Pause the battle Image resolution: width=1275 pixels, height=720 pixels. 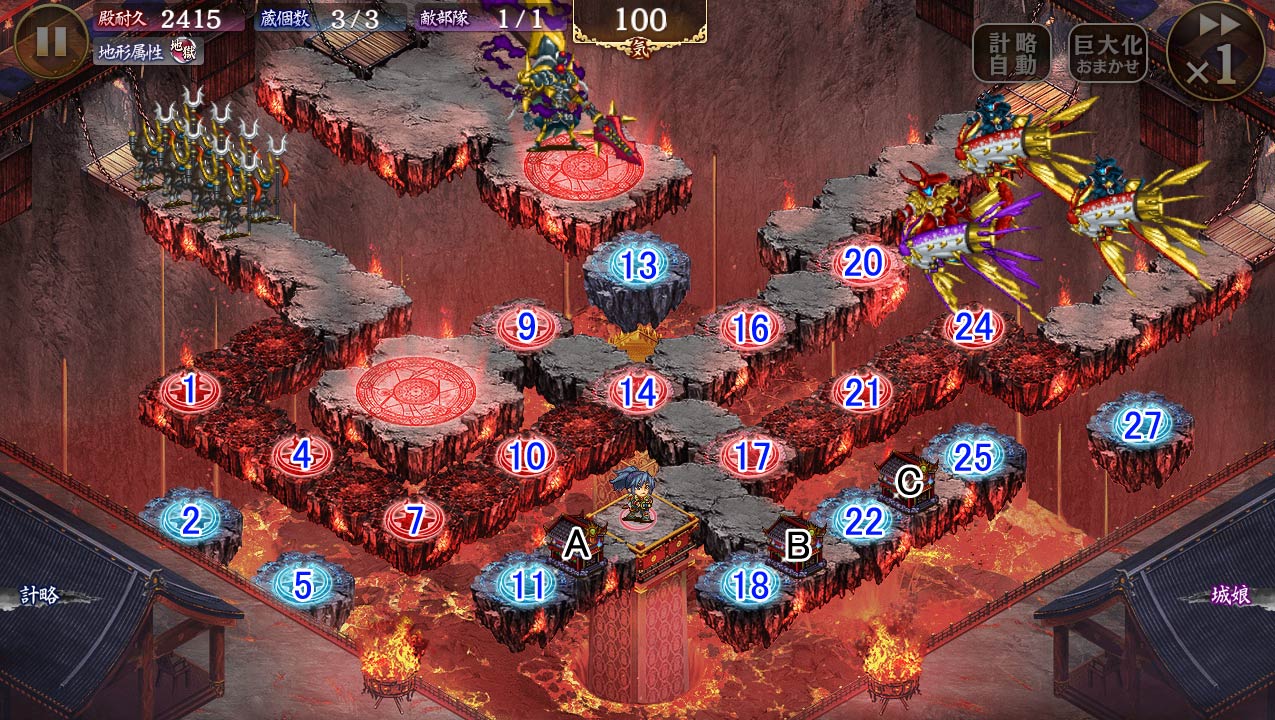51,41
